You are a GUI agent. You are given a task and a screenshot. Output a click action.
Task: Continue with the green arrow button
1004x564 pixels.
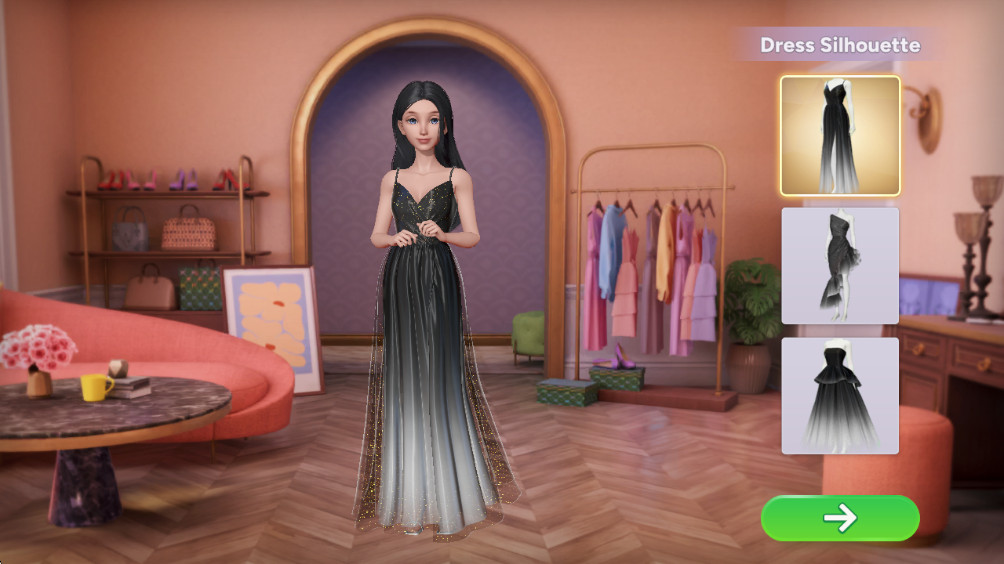pyautogui.click(x=840, y=518)
